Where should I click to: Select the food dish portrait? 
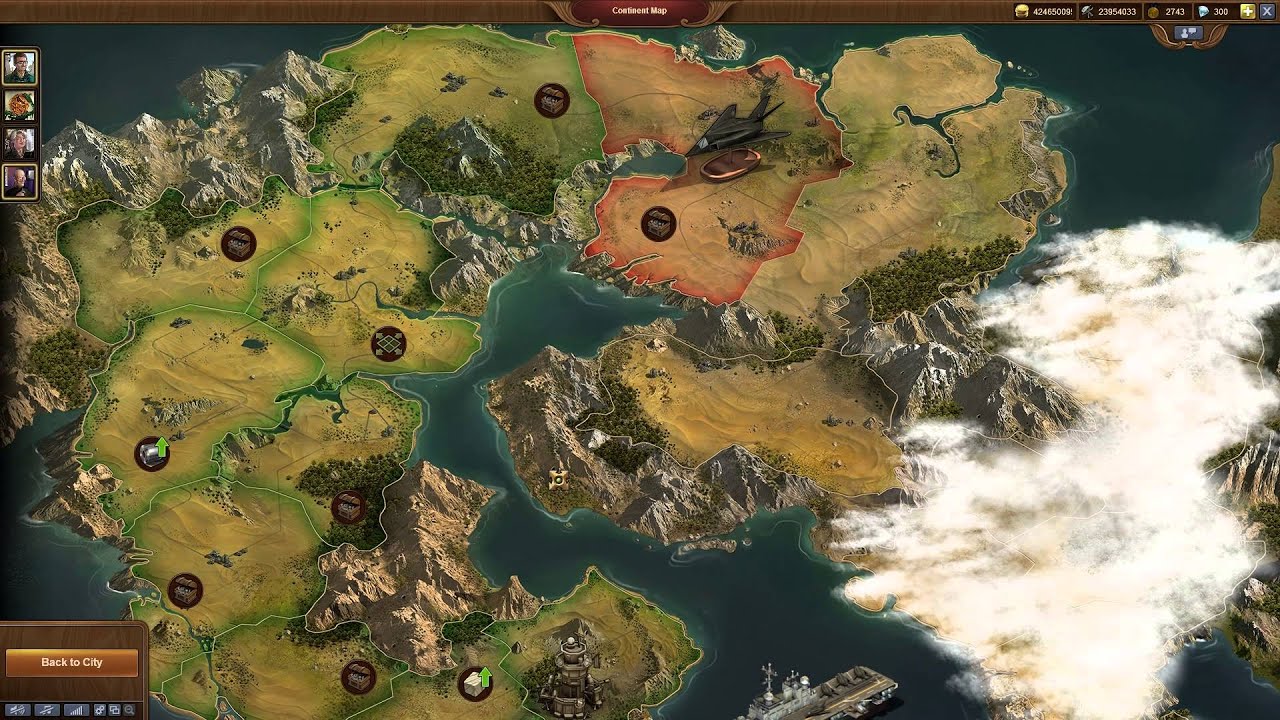pyautogui.click(x=20, y=105)
